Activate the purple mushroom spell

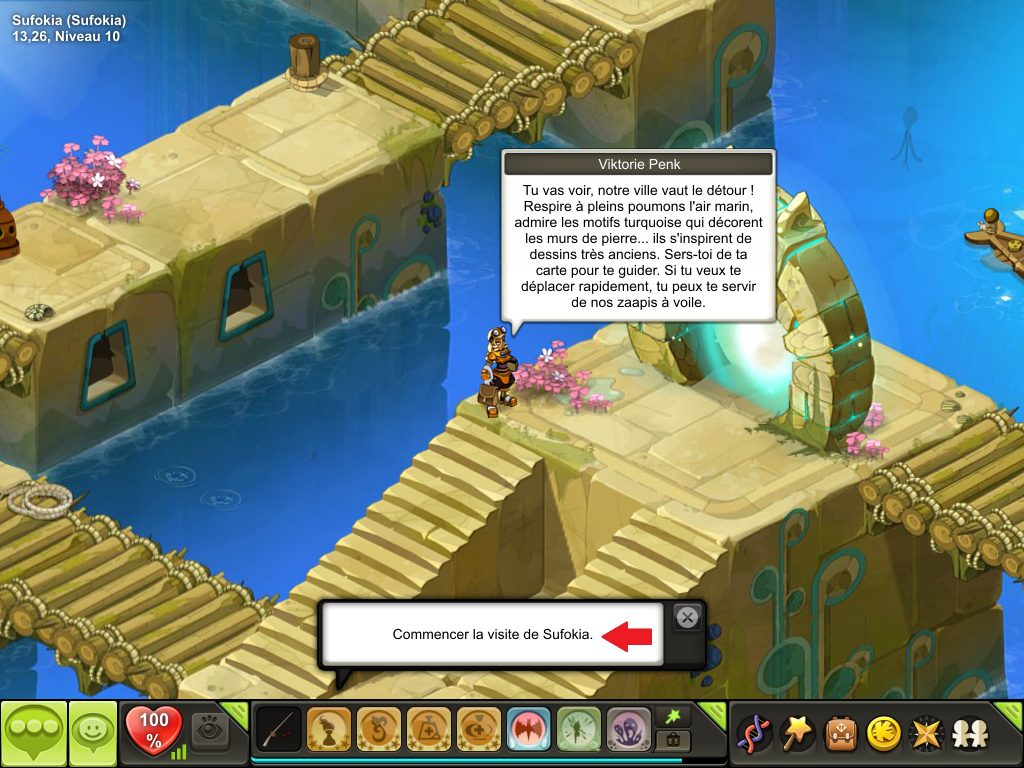tap(629, 730)
